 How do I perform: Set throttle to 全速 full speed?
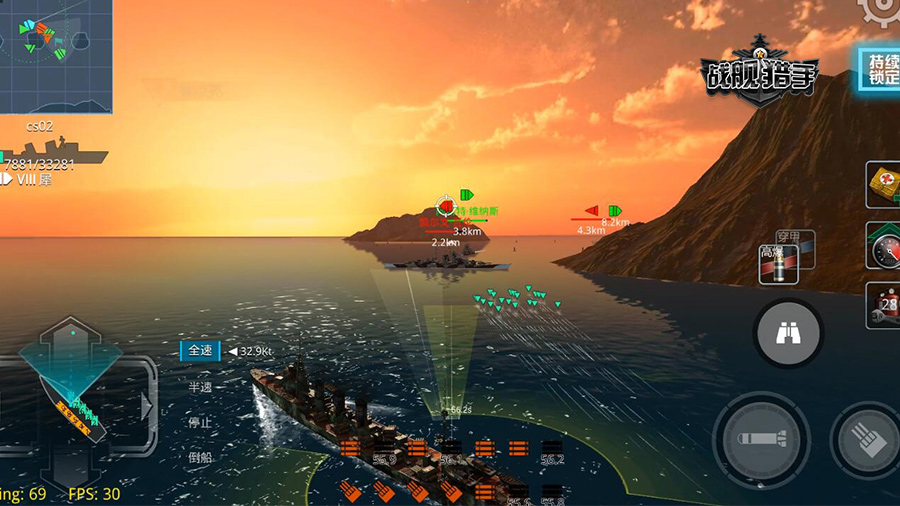(x=200, y=351)
